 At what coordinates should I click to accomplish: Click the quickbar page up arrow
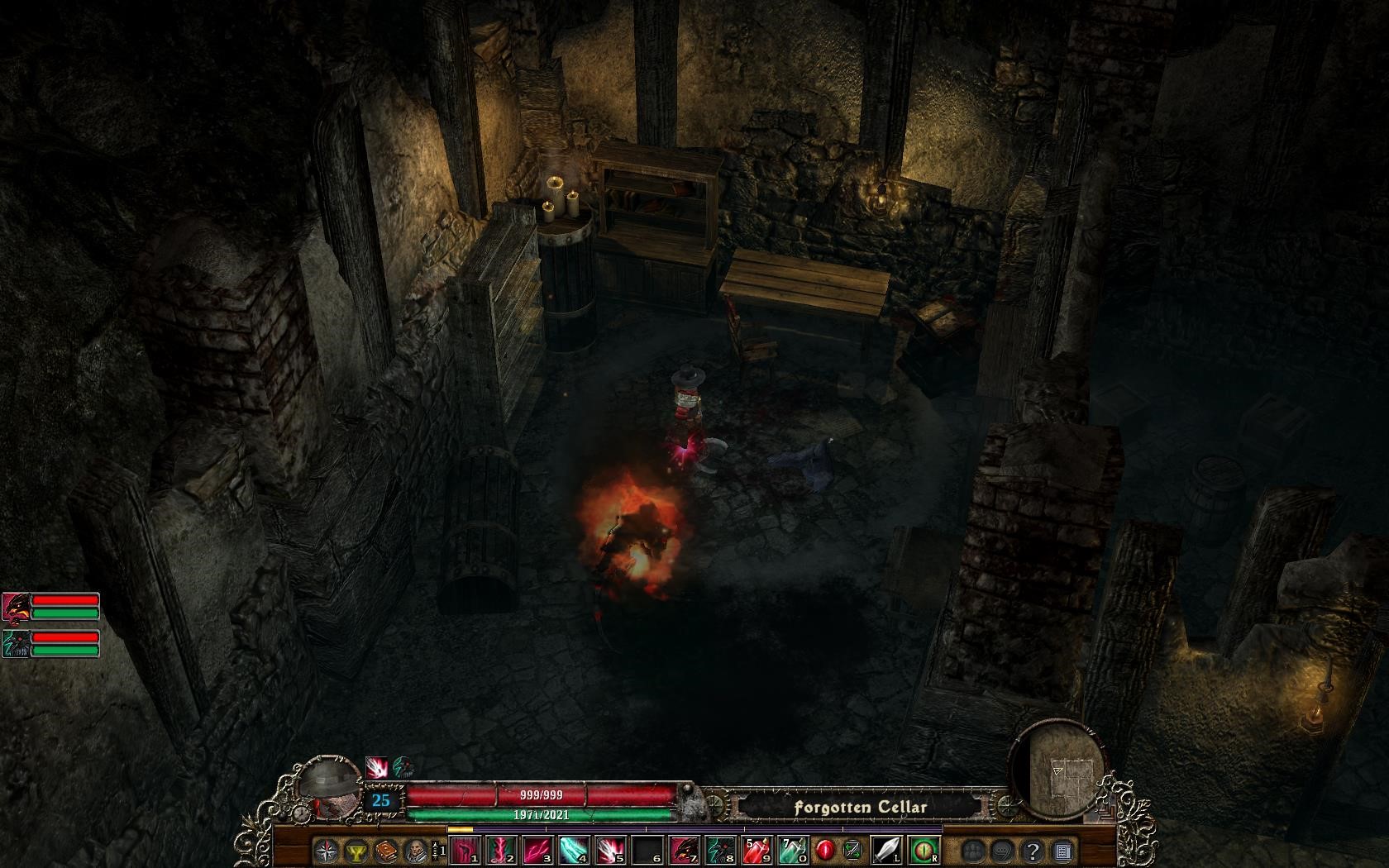point(435,844)
